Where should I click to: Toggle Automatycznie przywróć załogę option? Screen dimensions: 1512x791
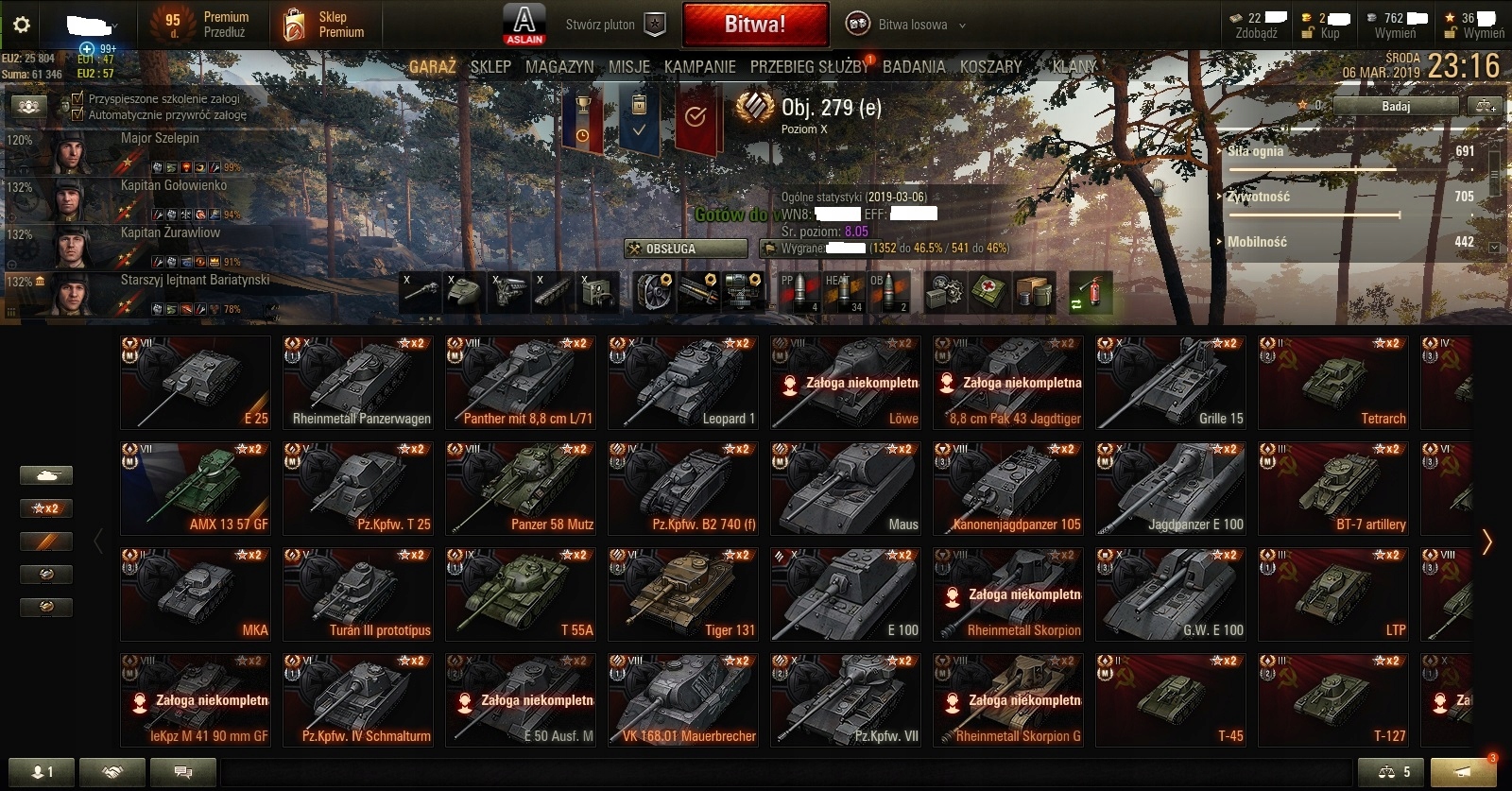click(79, 113)
